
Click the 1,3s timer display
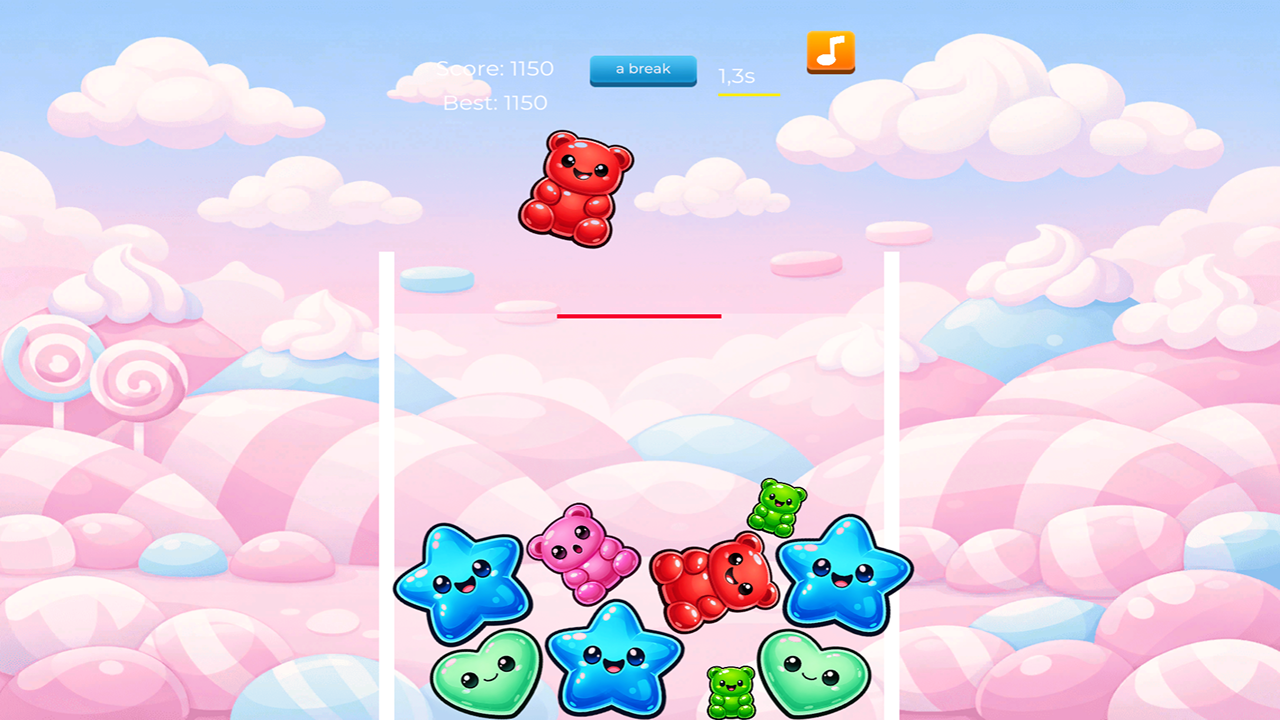[735, 75]
